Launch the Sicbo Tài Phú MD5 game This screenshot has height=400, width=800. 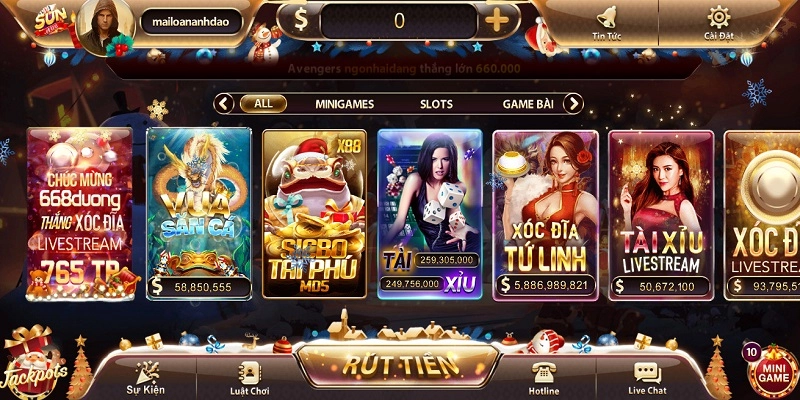[x=314, y=212]
